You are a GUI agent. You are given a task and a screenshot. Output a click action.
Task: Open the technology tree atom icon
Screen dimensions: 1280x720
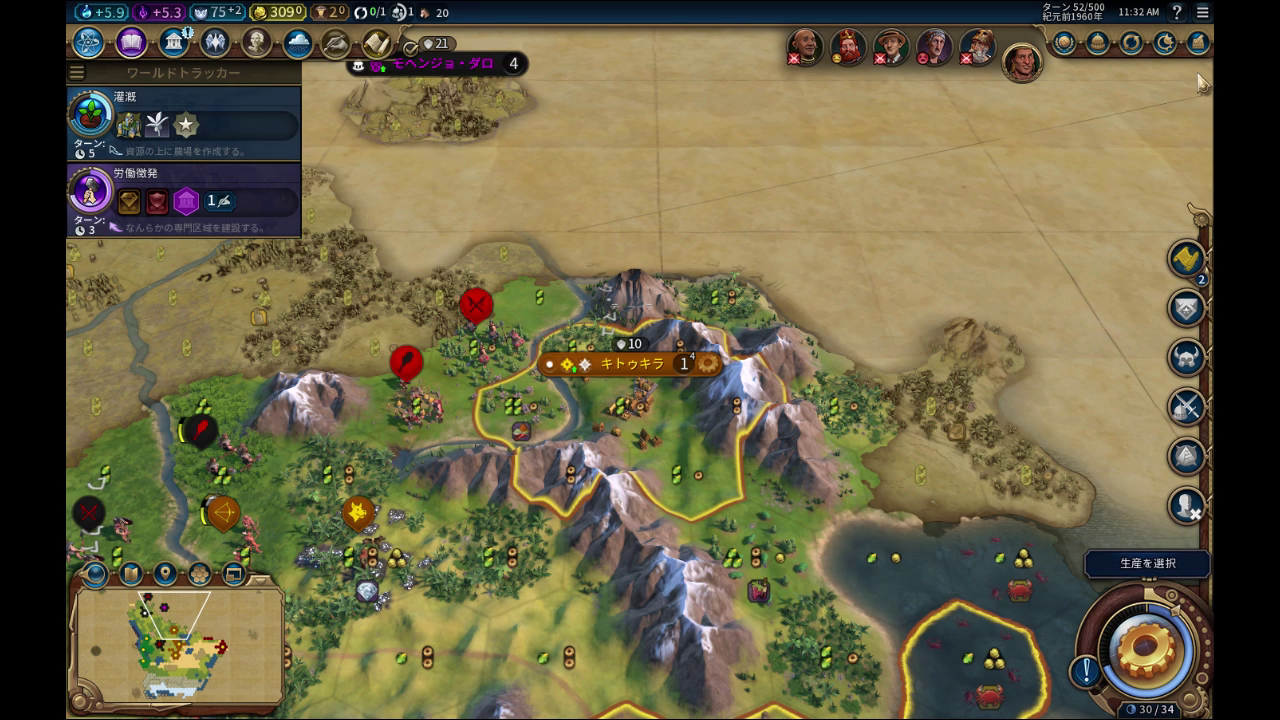click(88, 43)
